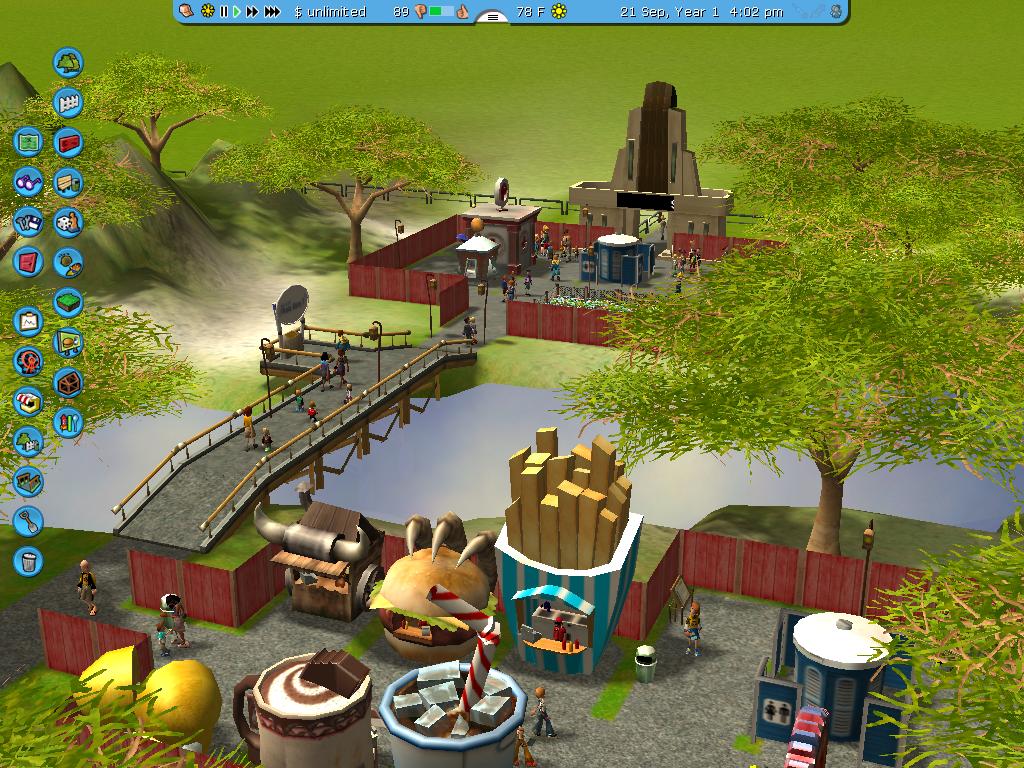Expand the top bar pull-down handle
This screenshot has height=768, width=1024.
click(x=492, y=16)
